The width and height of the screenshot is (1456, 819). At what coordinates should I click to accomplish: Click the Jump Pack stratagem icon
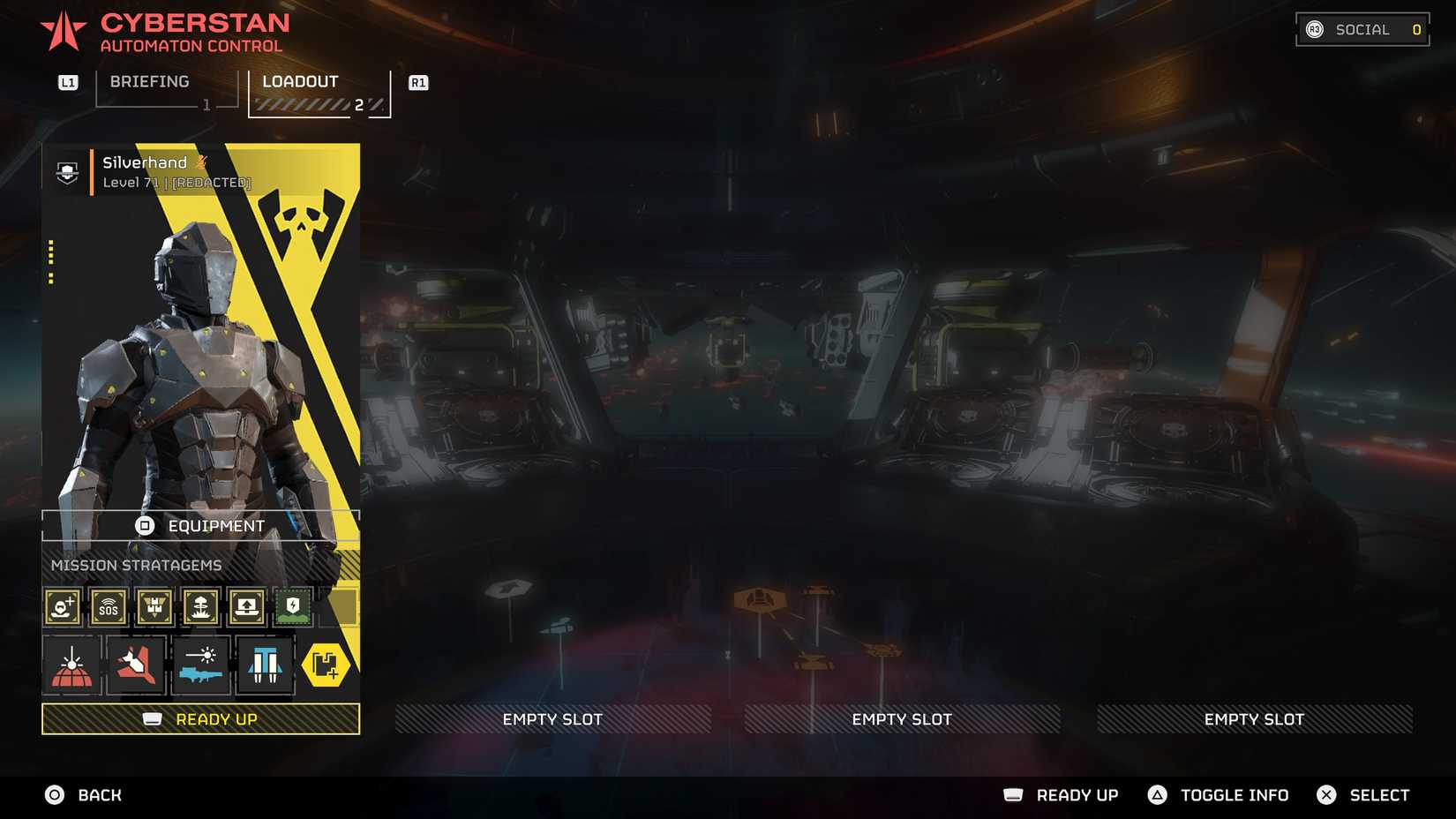(x=263, y=665)
